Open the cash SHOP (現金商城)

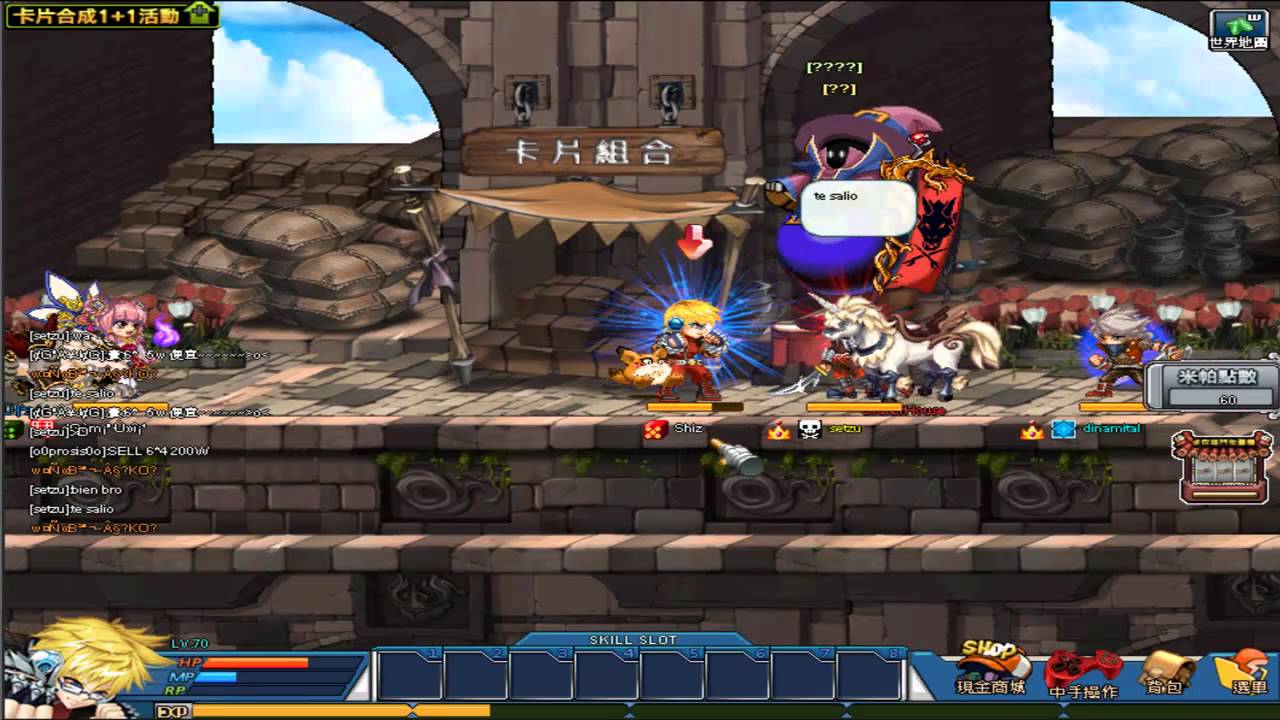990,669
